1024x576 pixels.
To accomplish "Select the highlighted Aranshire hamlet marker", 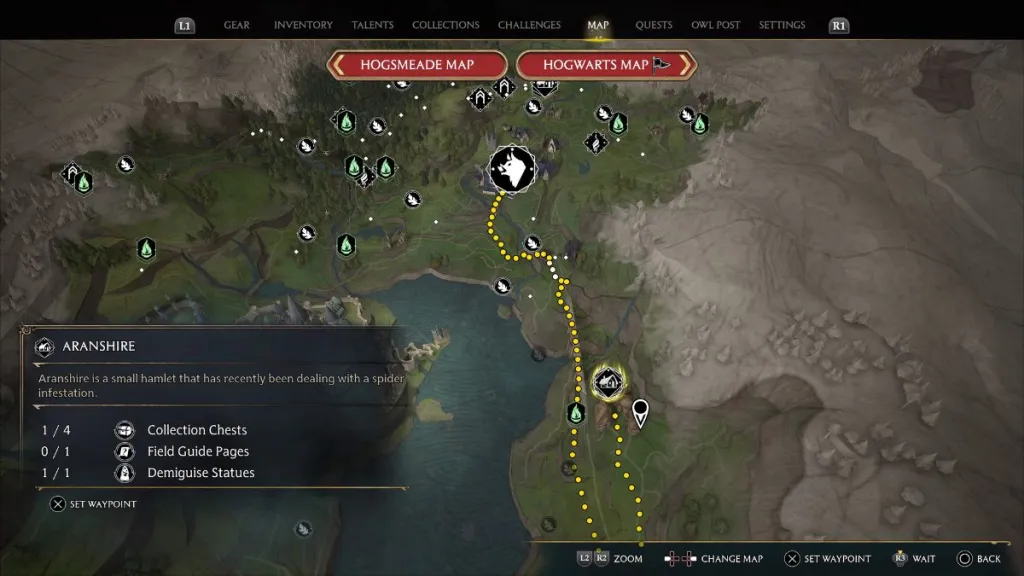I will click(x=608, y=382).
